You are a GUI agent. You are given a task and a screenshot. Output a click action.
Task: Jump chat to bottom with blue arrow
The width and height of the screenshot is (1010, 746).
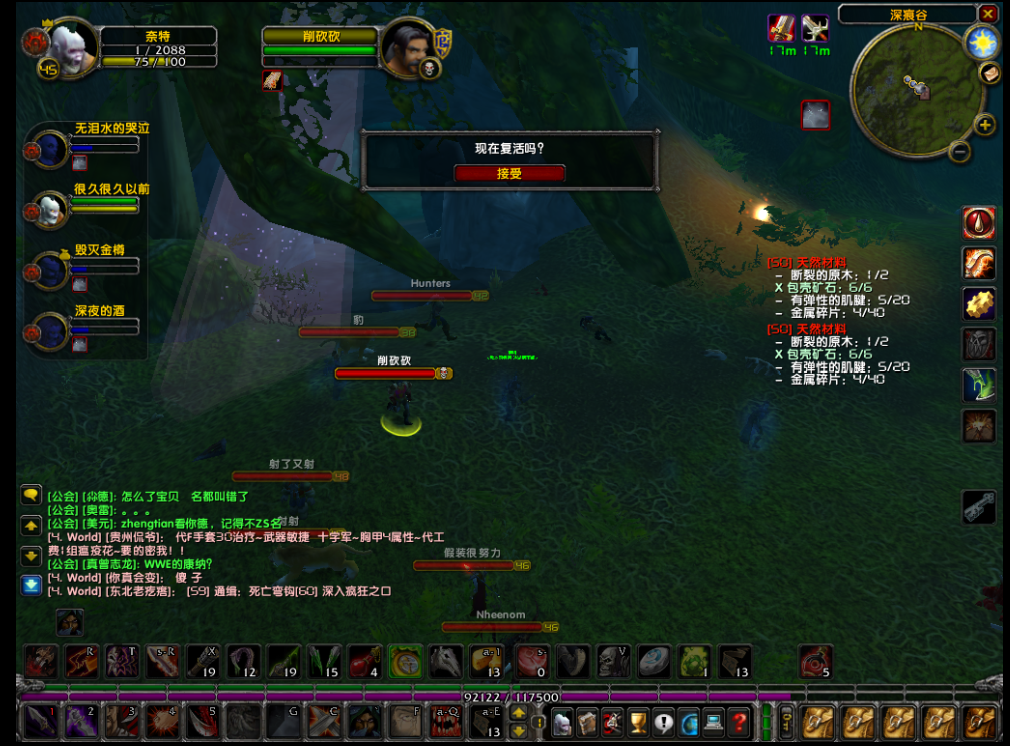31,584
